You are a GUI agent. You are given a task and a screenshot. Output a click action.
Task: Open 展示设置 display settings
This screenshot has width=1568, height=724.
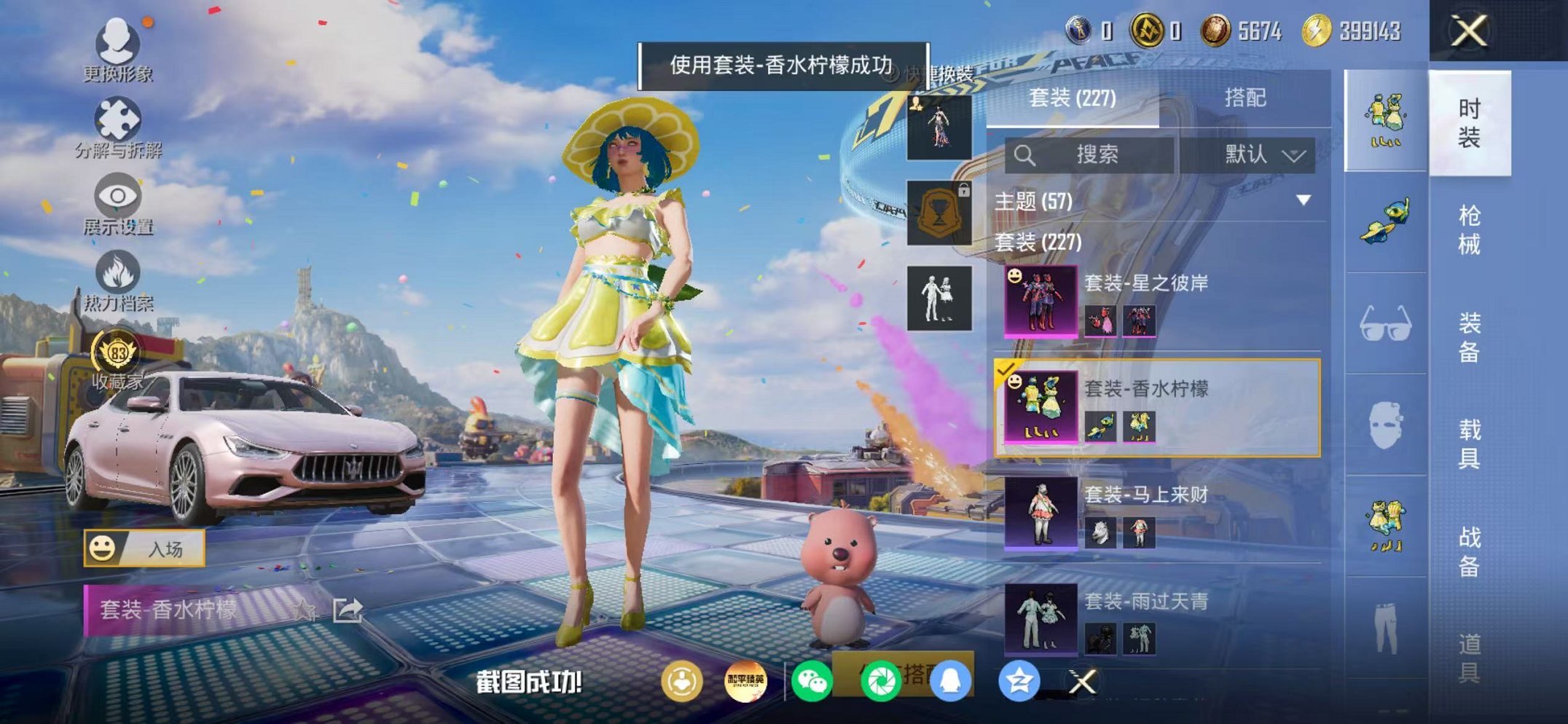[x=117, y=197]
